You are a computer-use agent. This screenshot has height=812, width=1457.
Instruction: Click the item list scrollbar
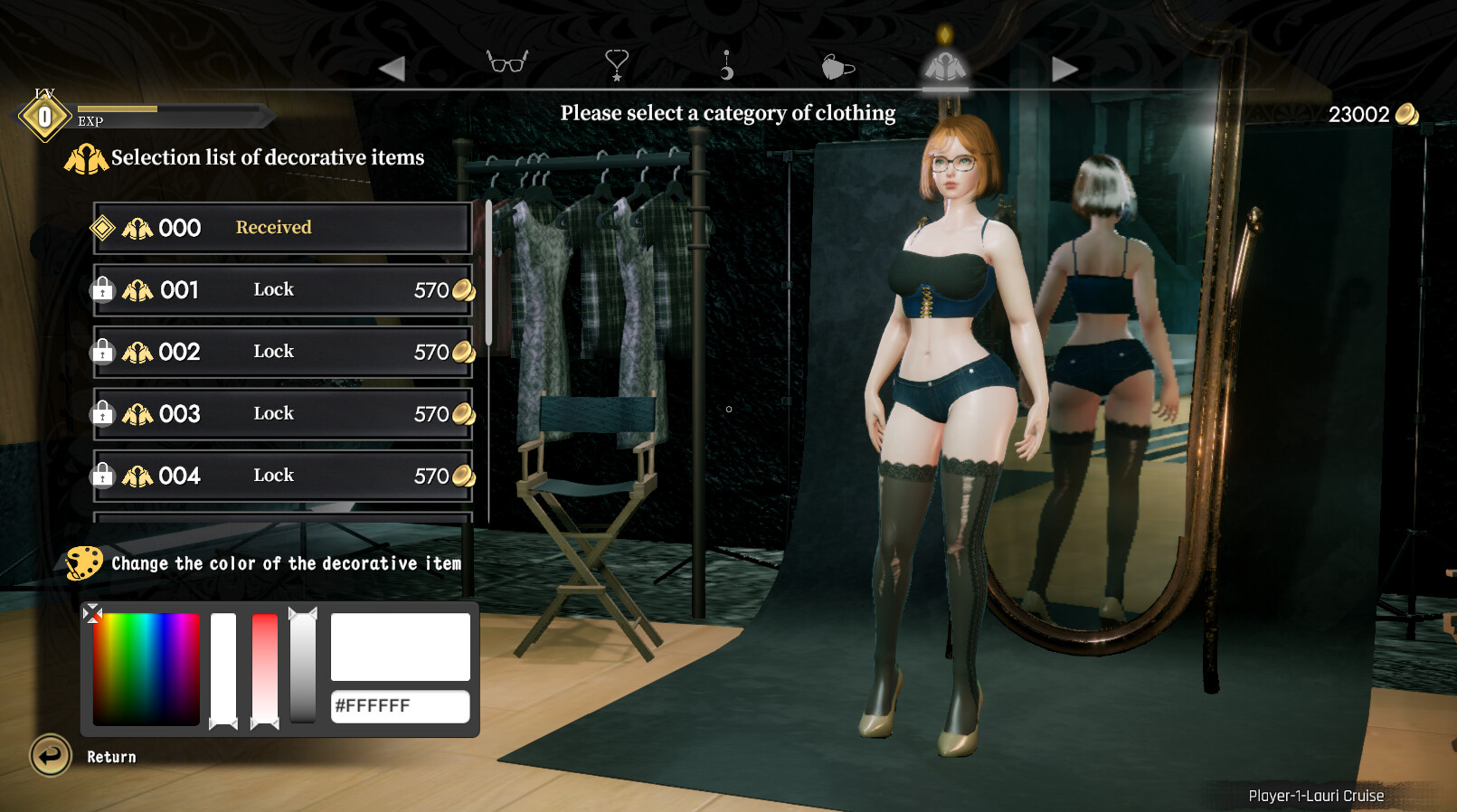[x=488, y=273]
